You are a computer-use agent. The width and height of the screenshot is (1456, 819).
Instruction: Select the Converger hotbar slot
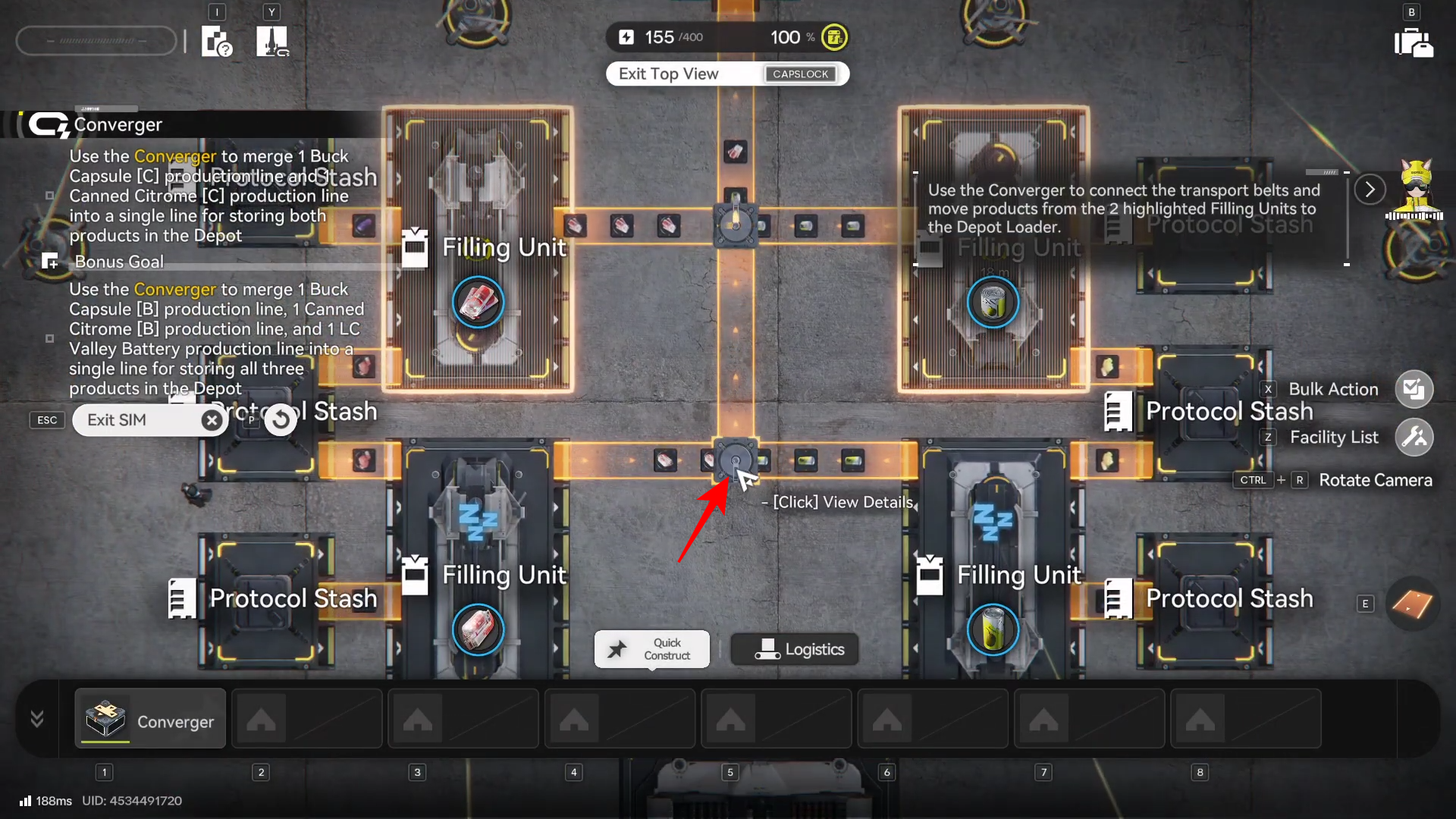(x=150, y=719)
